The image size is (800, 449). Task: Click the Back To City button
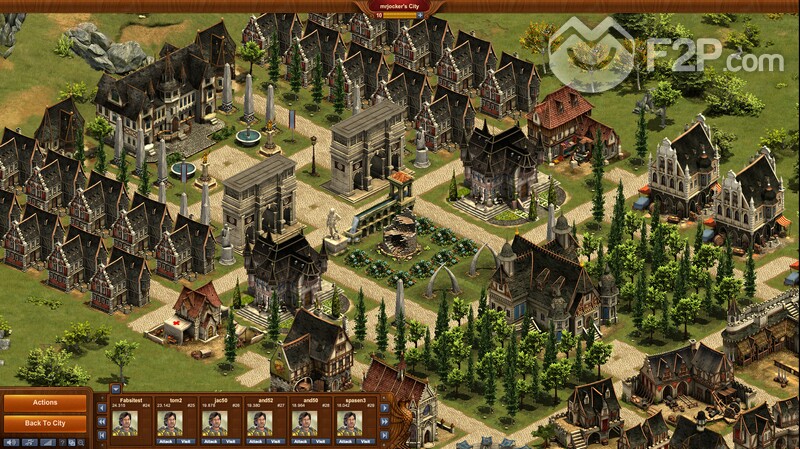[45, 422]
